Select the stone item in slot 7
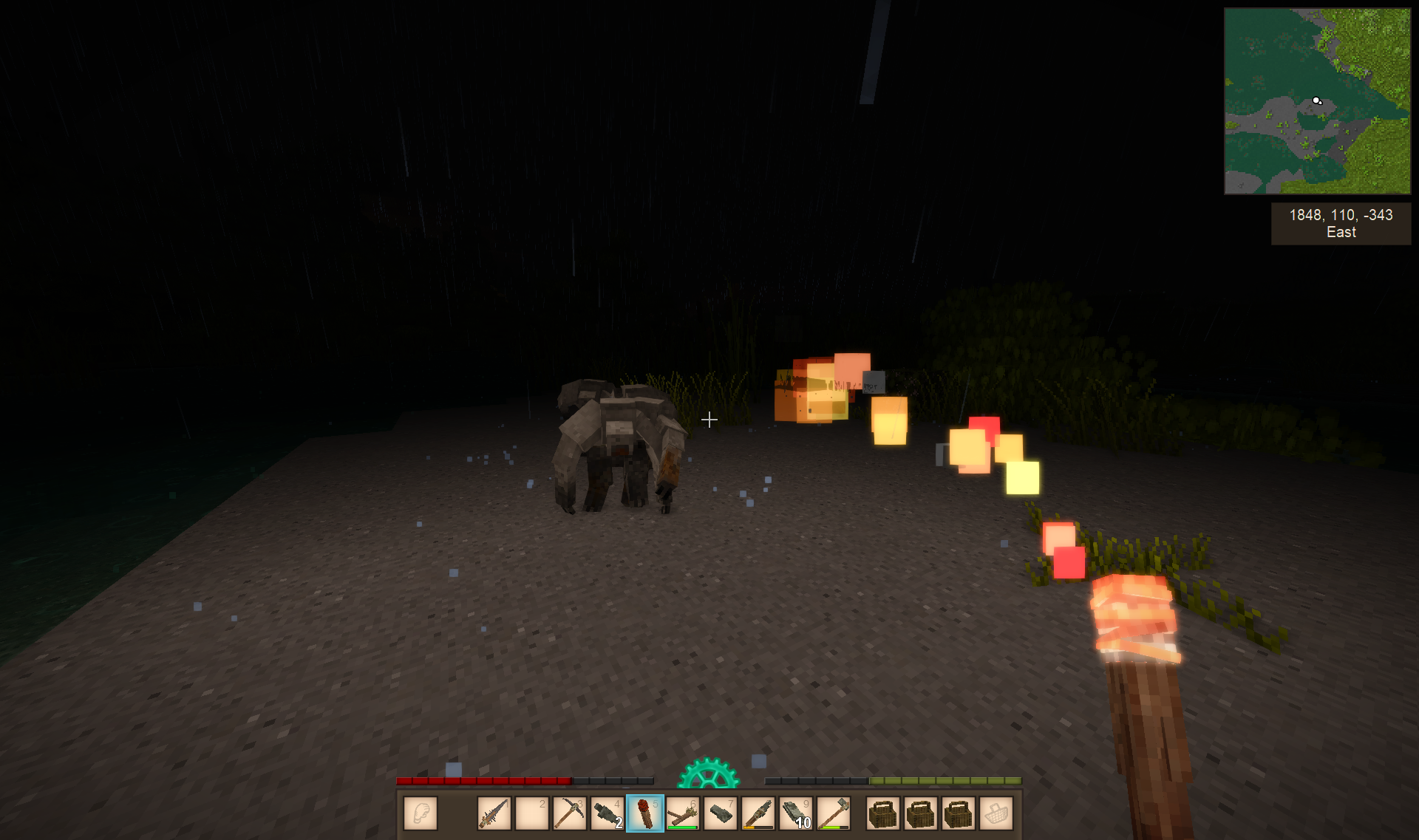This screenshot has height=840, width=1419. 721,813
